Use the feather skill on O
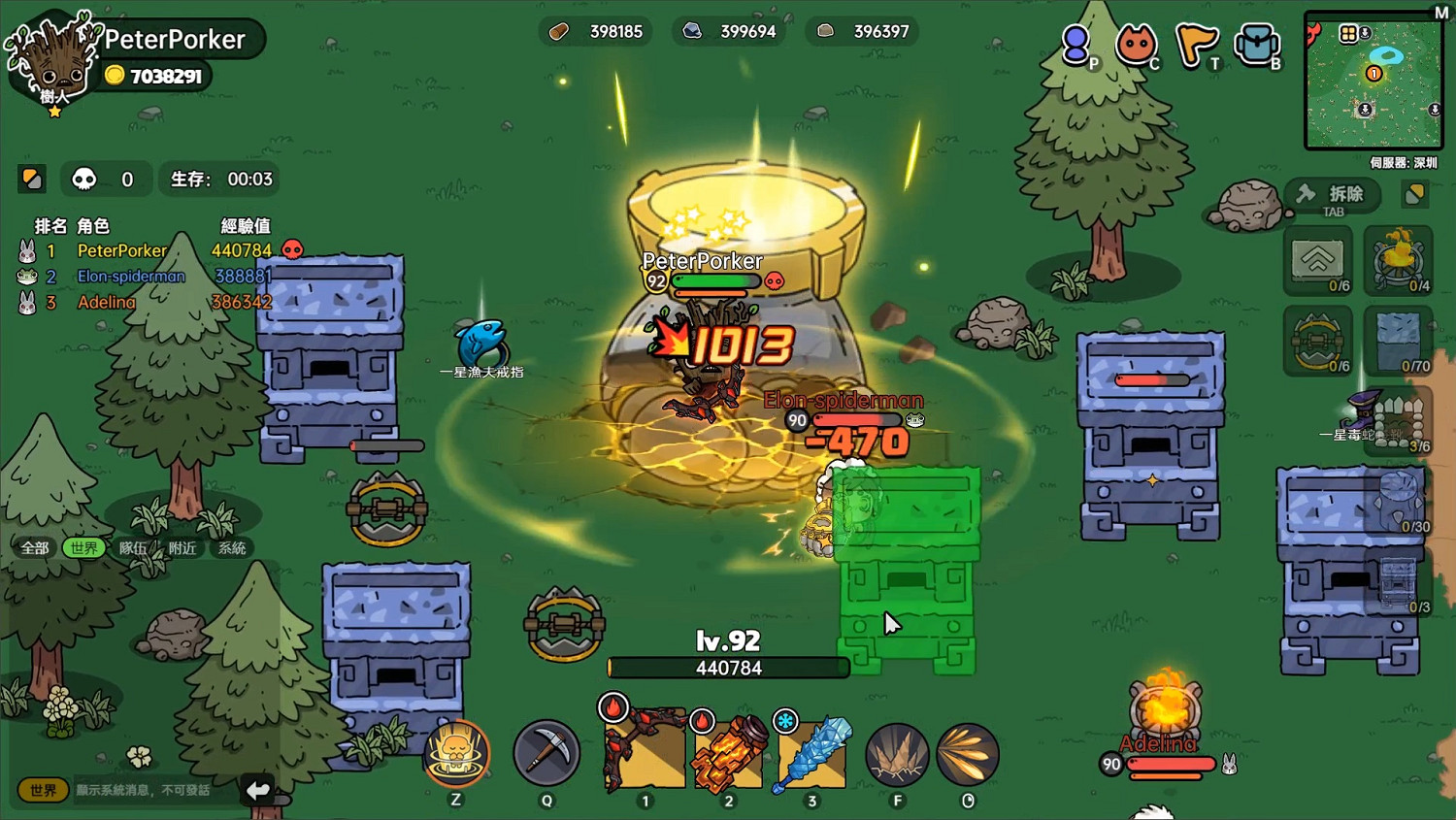The image size is (1456, 820). tap(968, 752)
